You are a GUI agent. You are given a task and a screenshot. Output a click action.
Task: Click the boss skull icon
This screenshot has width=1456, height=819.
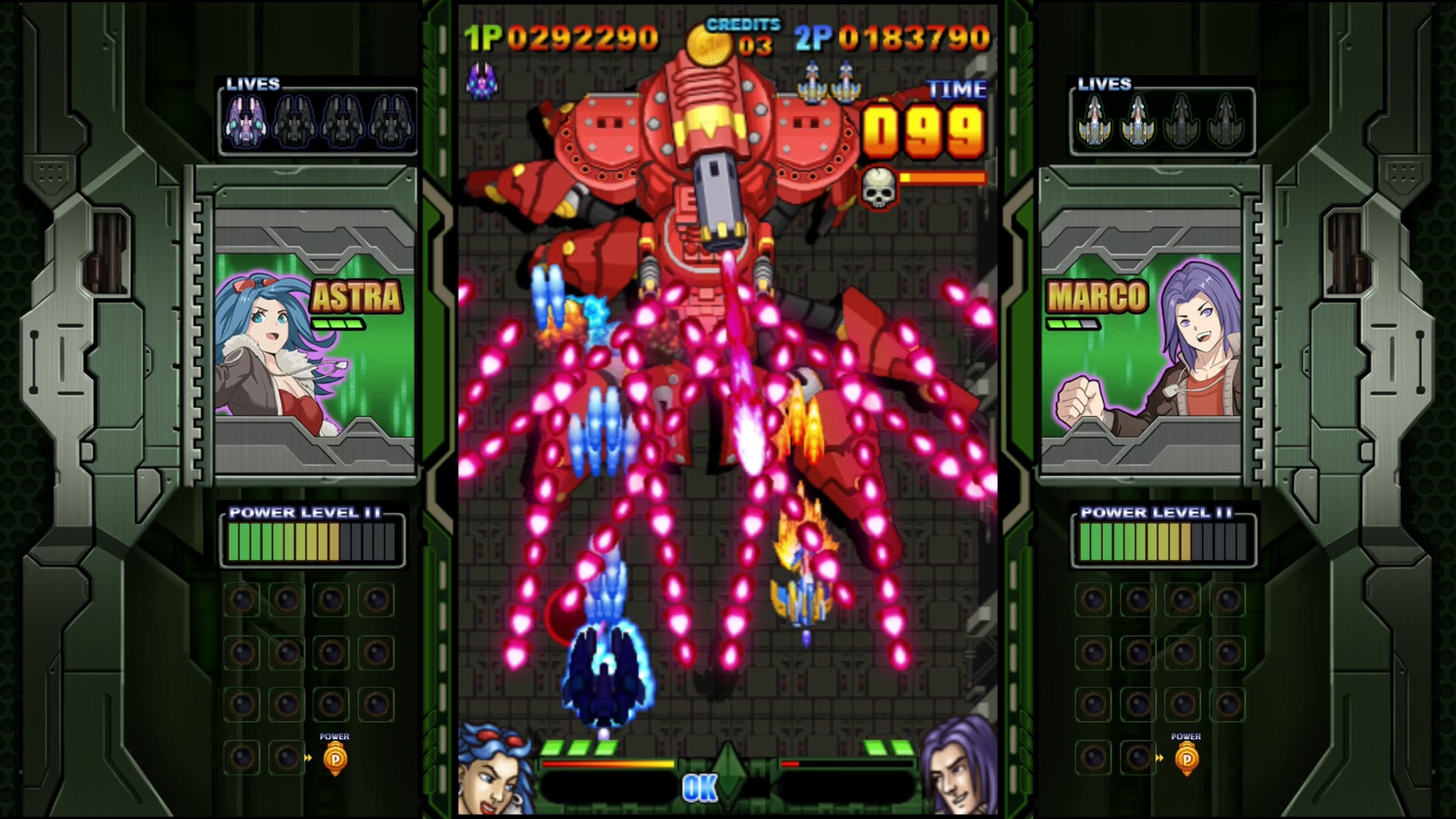pos(879,187)
